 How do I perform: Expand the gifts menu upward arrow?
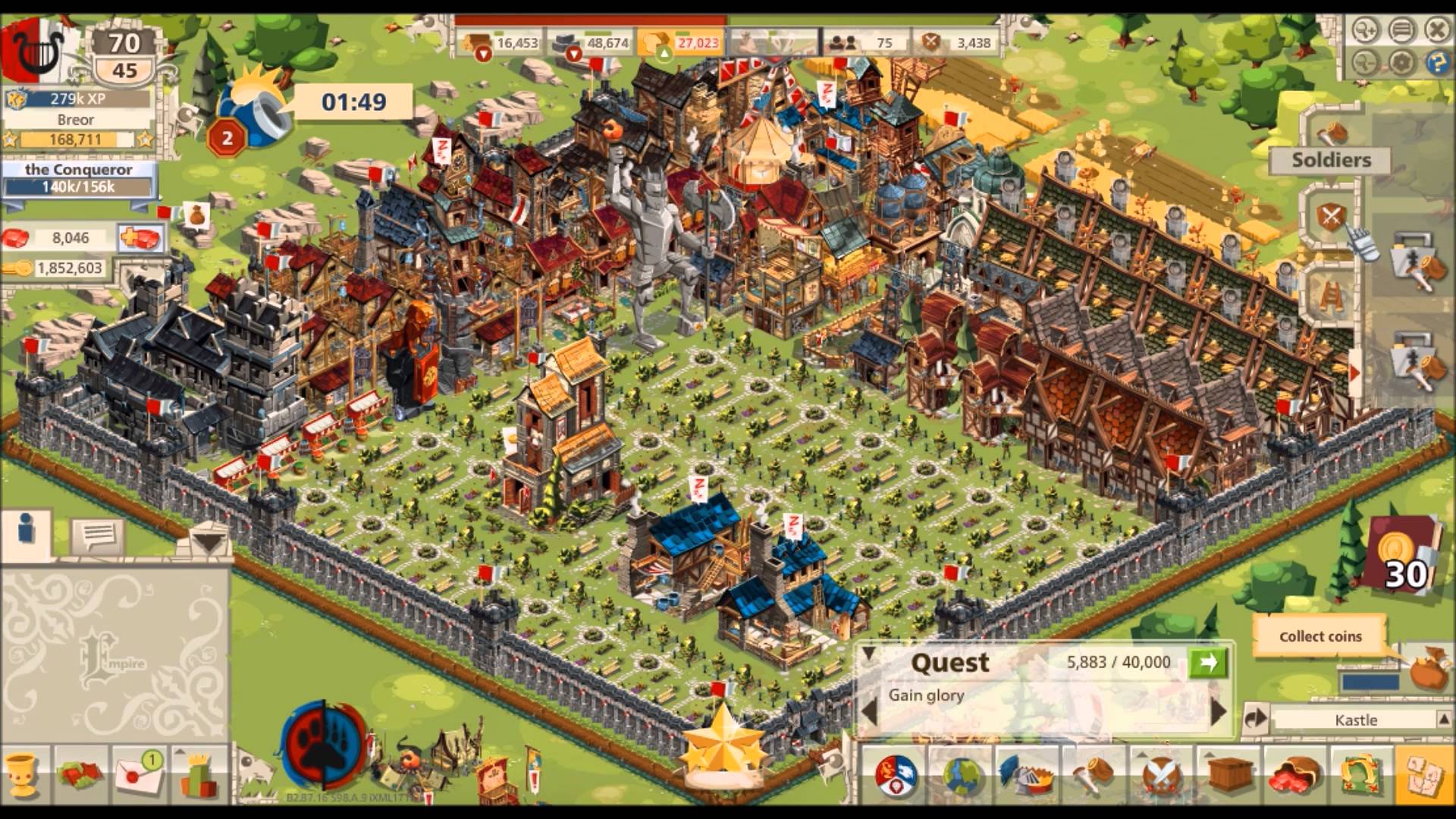pyautogui.click(x=180, y=752)
